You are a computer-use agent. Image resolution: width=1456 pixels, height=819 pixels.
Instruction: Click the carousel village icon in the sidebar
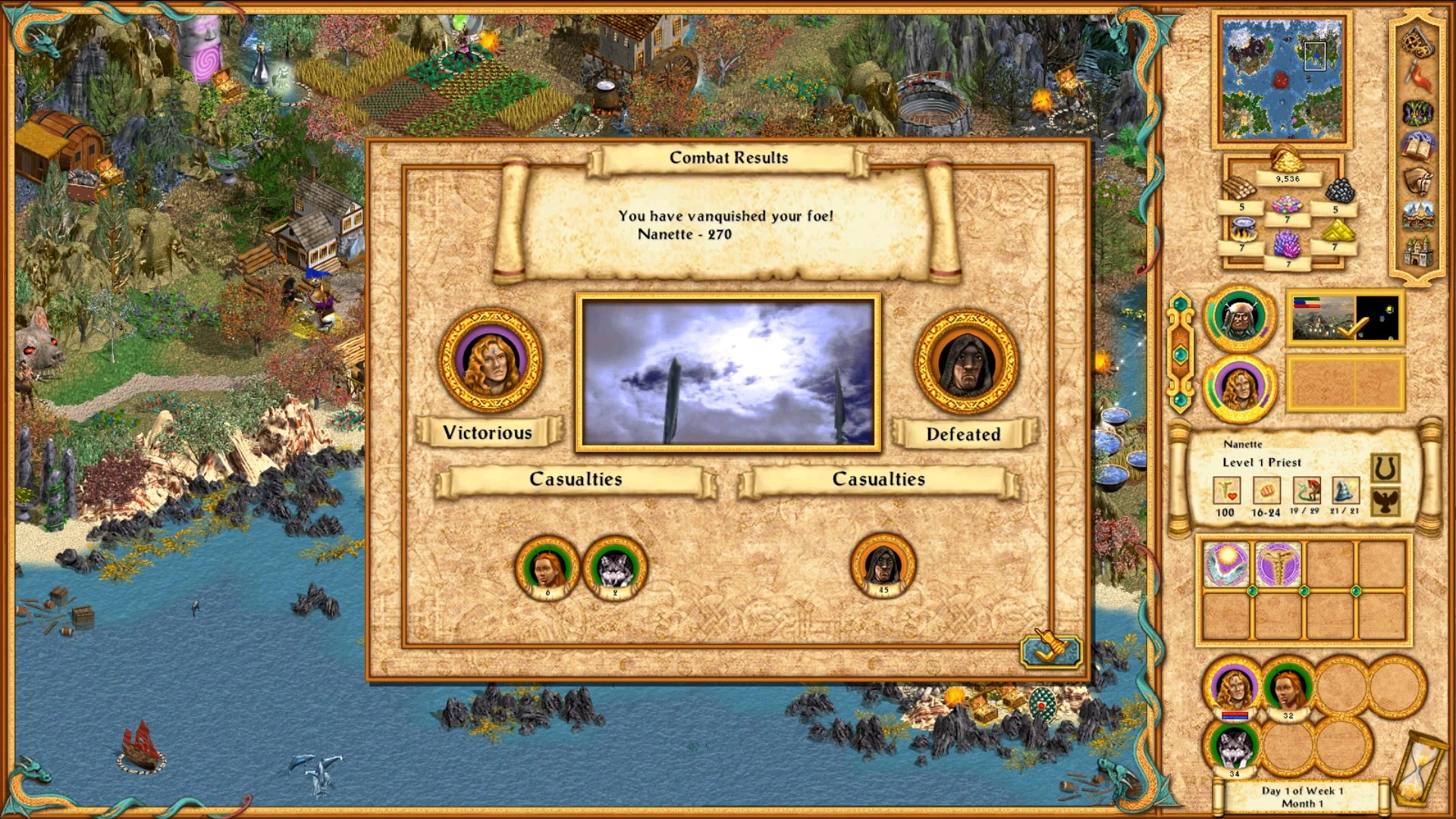click(x=1417, y=215)
